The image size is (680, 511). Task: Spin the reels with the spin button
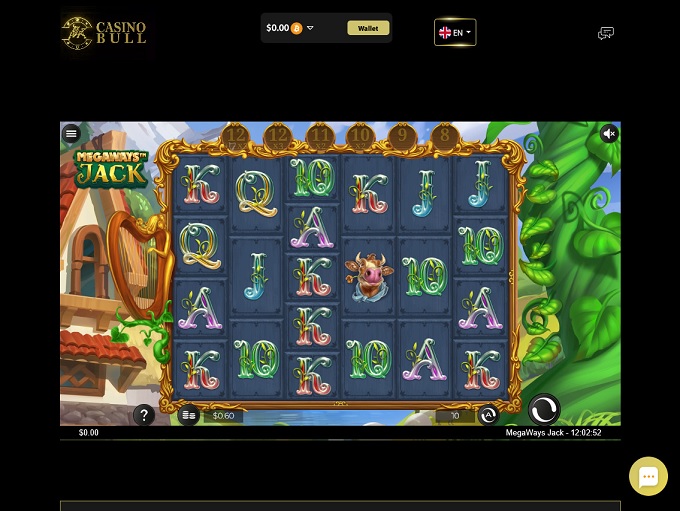[x=544, y=408]
